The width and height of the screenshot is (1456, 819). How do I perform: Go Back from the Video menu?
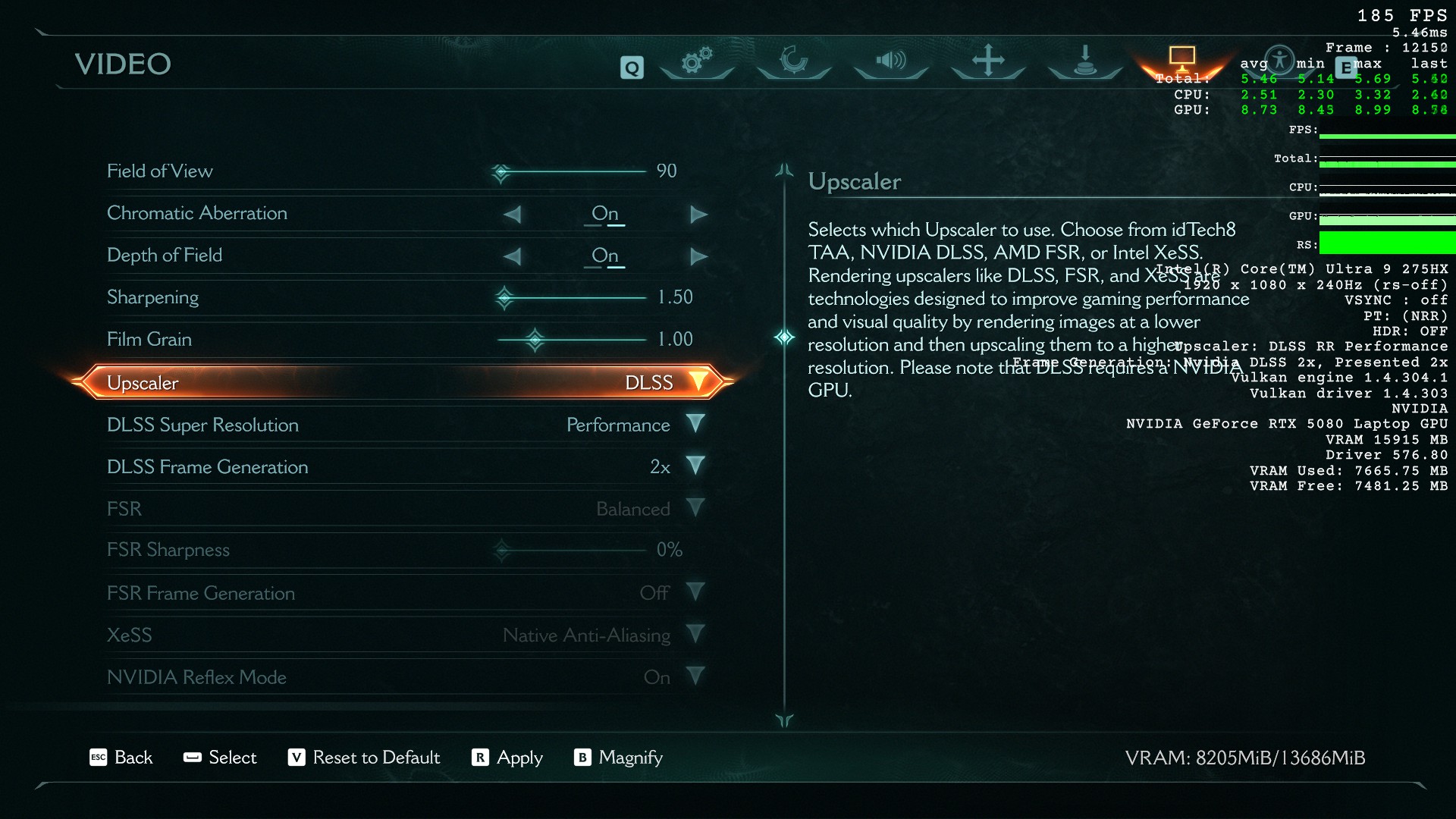click(x=121, y=758)
